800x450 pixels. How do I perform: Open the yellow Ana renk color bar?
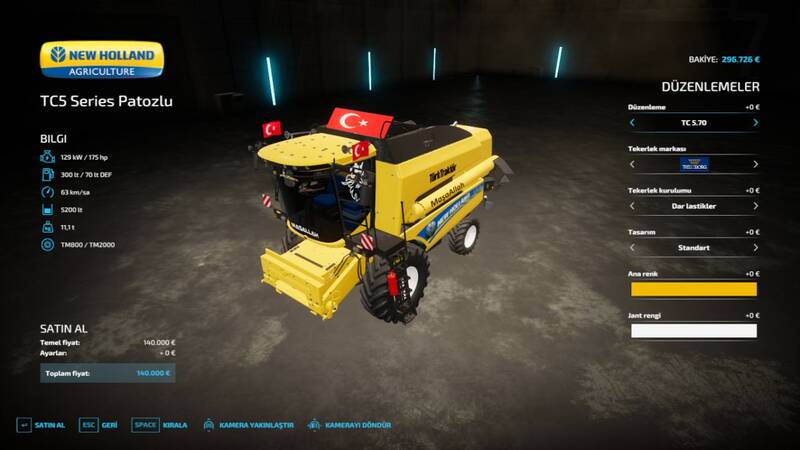(x=692, y=289)
